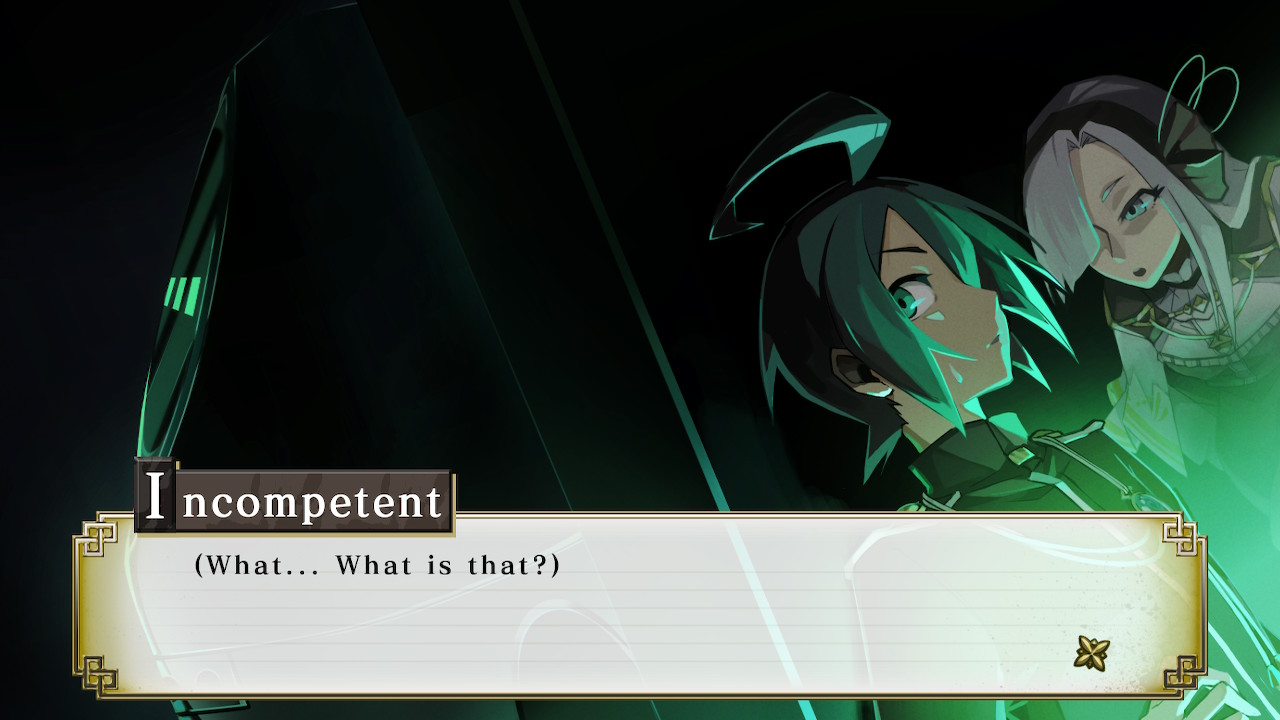Click the golden flower advance-dialogue indicator
The width and height of the screenshot is (1280, 720).
(x=1091, y=653)
